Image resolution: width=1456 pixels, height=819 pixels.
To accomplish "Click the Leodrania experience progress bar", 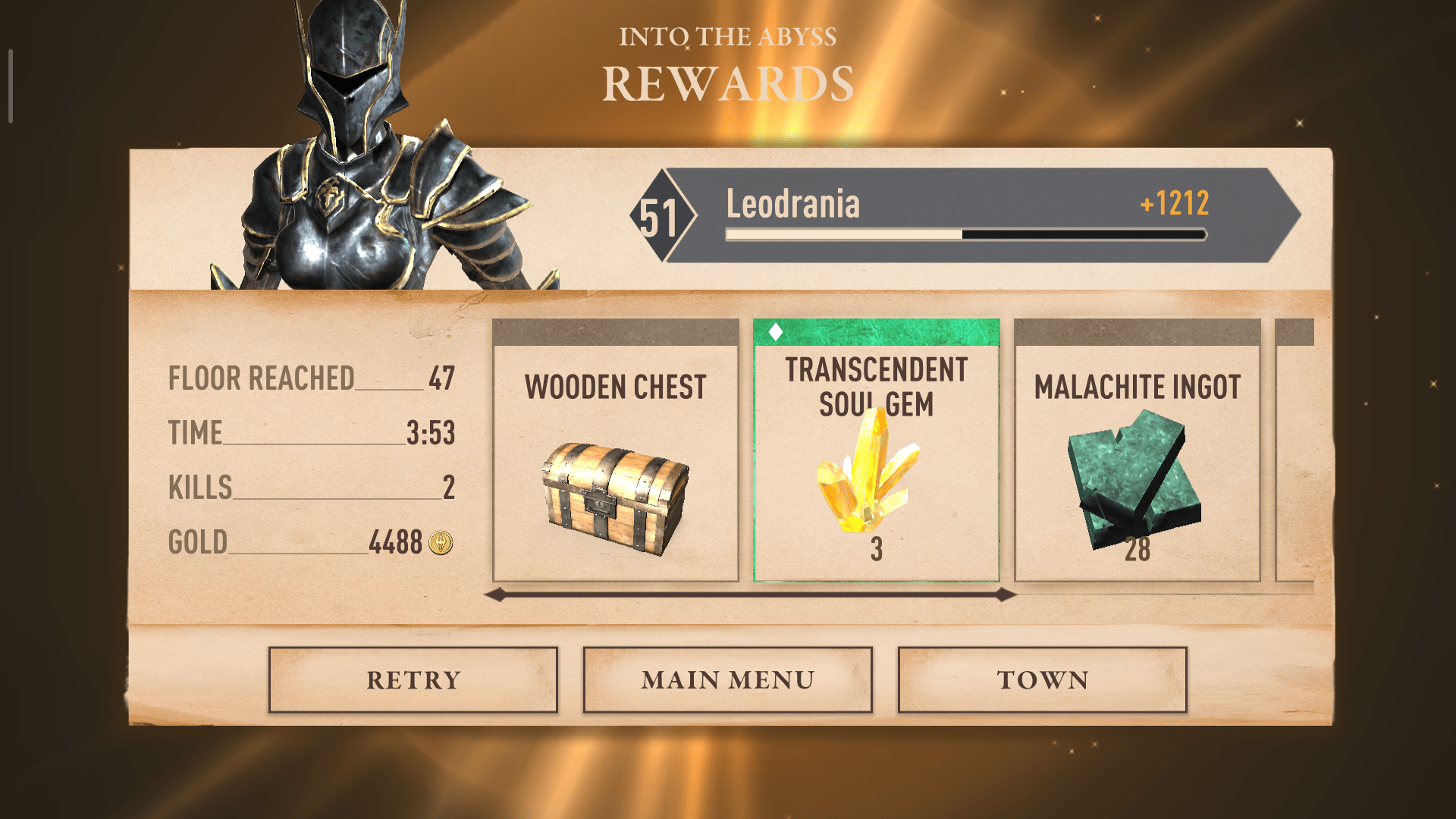I will pos(967,235).
